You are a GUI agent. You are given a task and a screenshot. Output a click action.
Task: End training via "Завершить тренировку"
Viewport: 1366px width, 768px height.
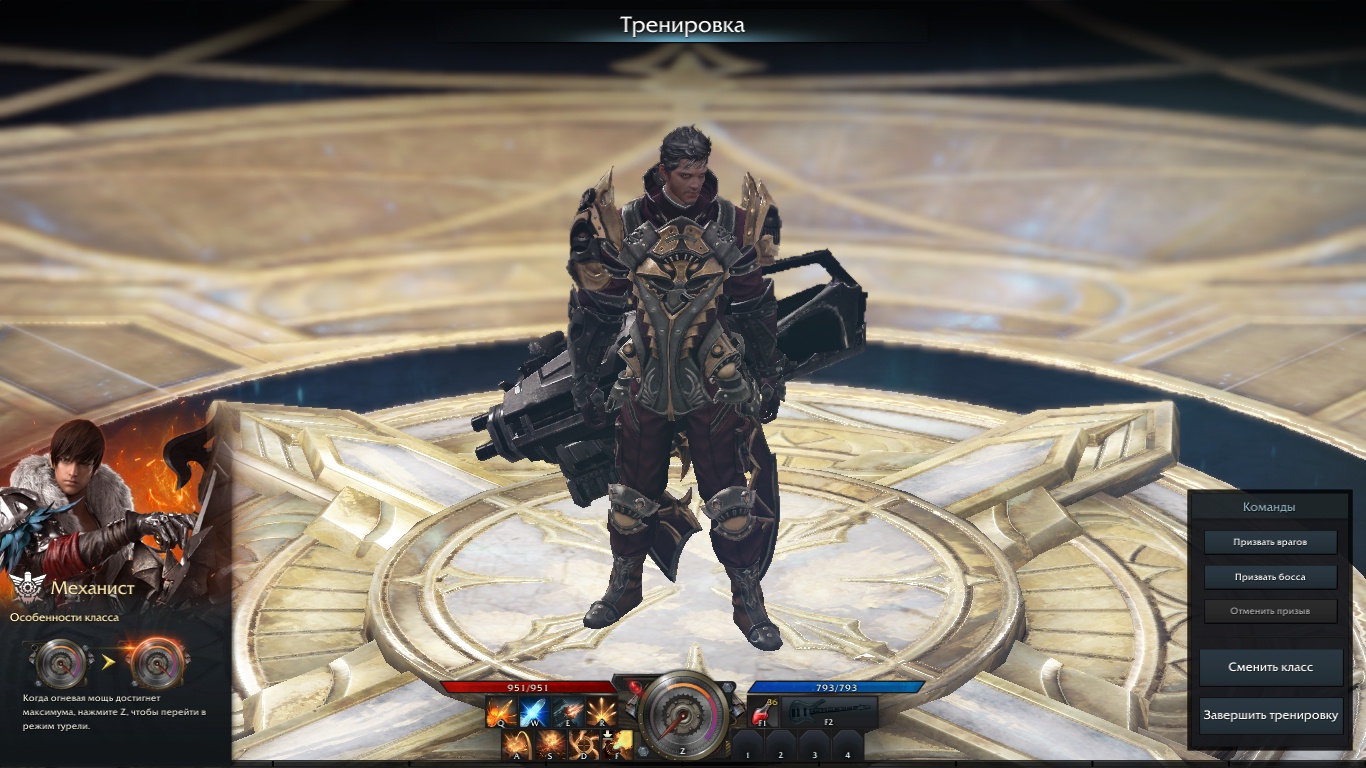[x=1270, y=715]
